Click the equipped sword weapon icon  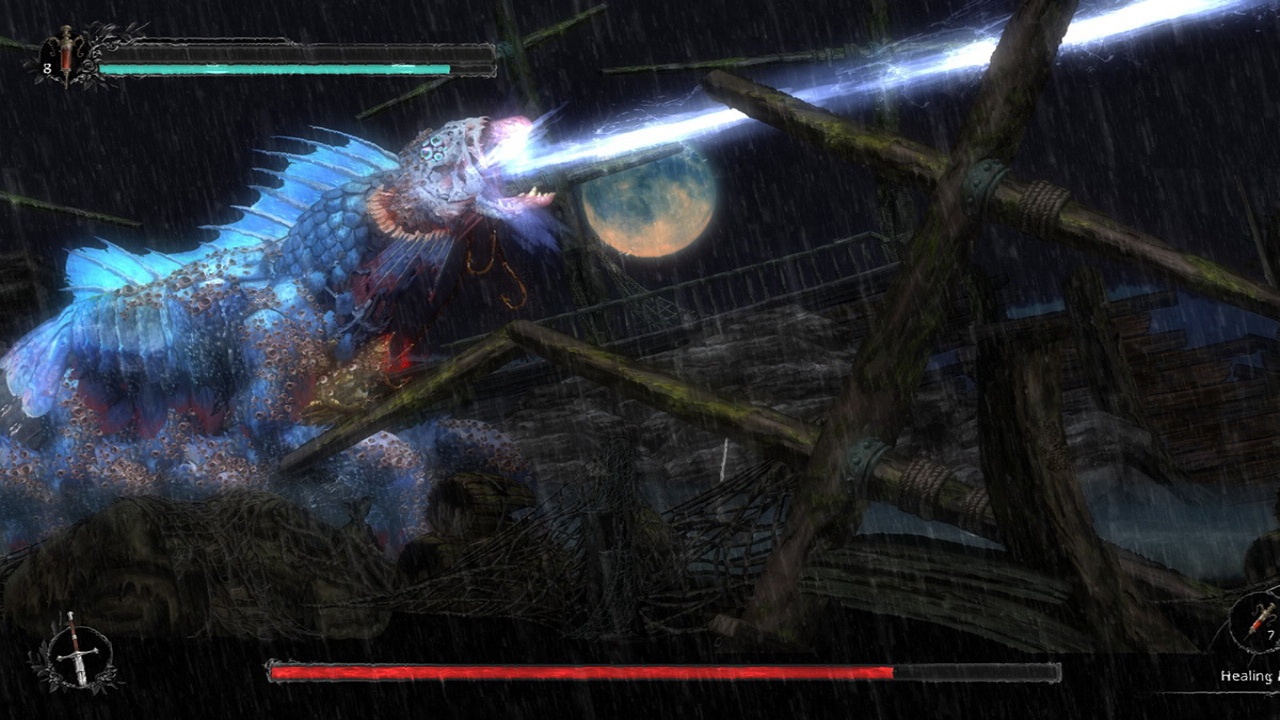(x=75, y=651)
